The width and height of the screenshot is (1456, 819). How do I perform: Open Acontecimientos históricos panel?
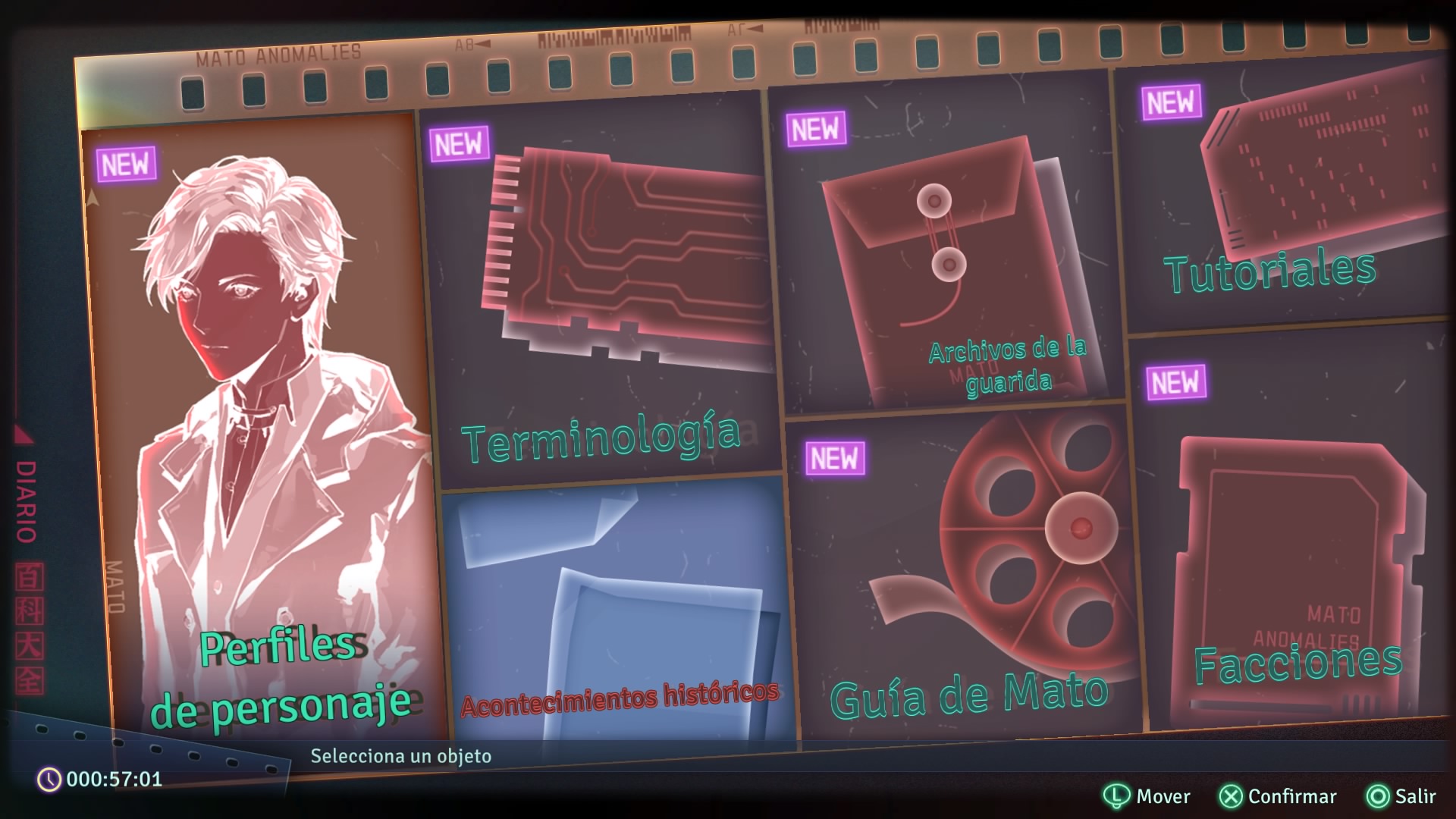618,614
